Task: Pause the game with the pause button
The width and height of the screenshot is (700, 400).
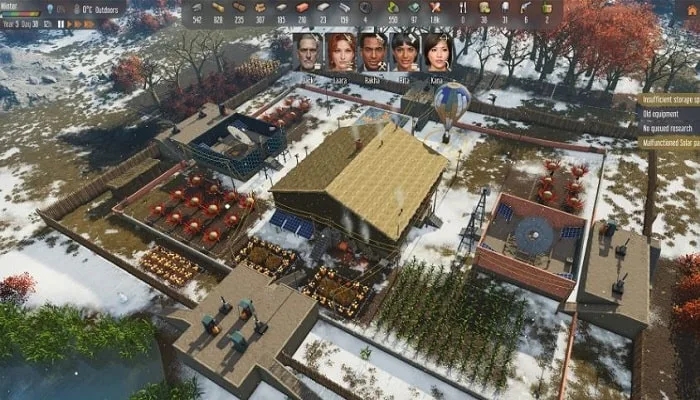Action: point(61,23)
